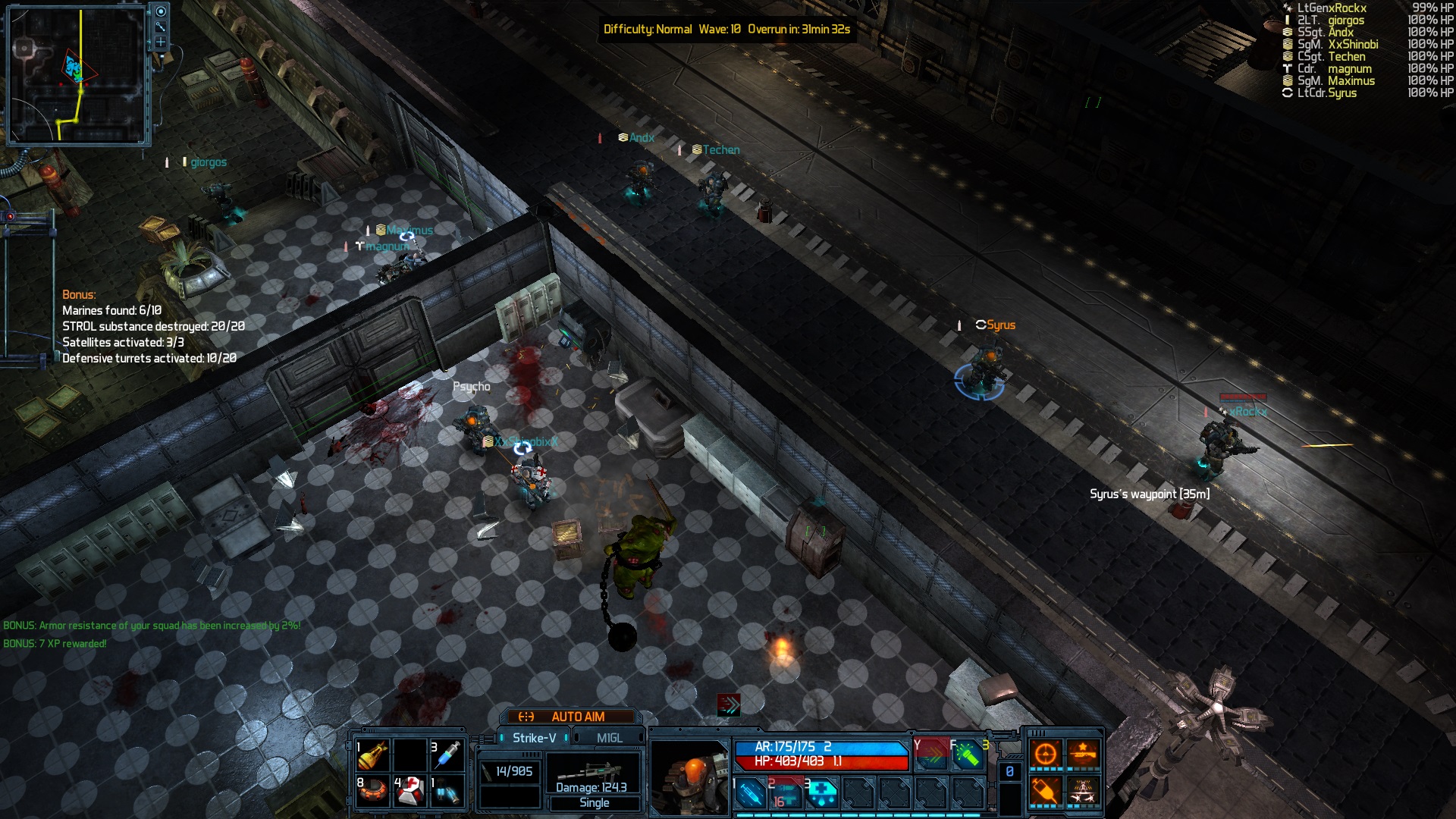Viewport: 1456px width, 819px height.
Task: Click the character portrait
Action: 689,777
